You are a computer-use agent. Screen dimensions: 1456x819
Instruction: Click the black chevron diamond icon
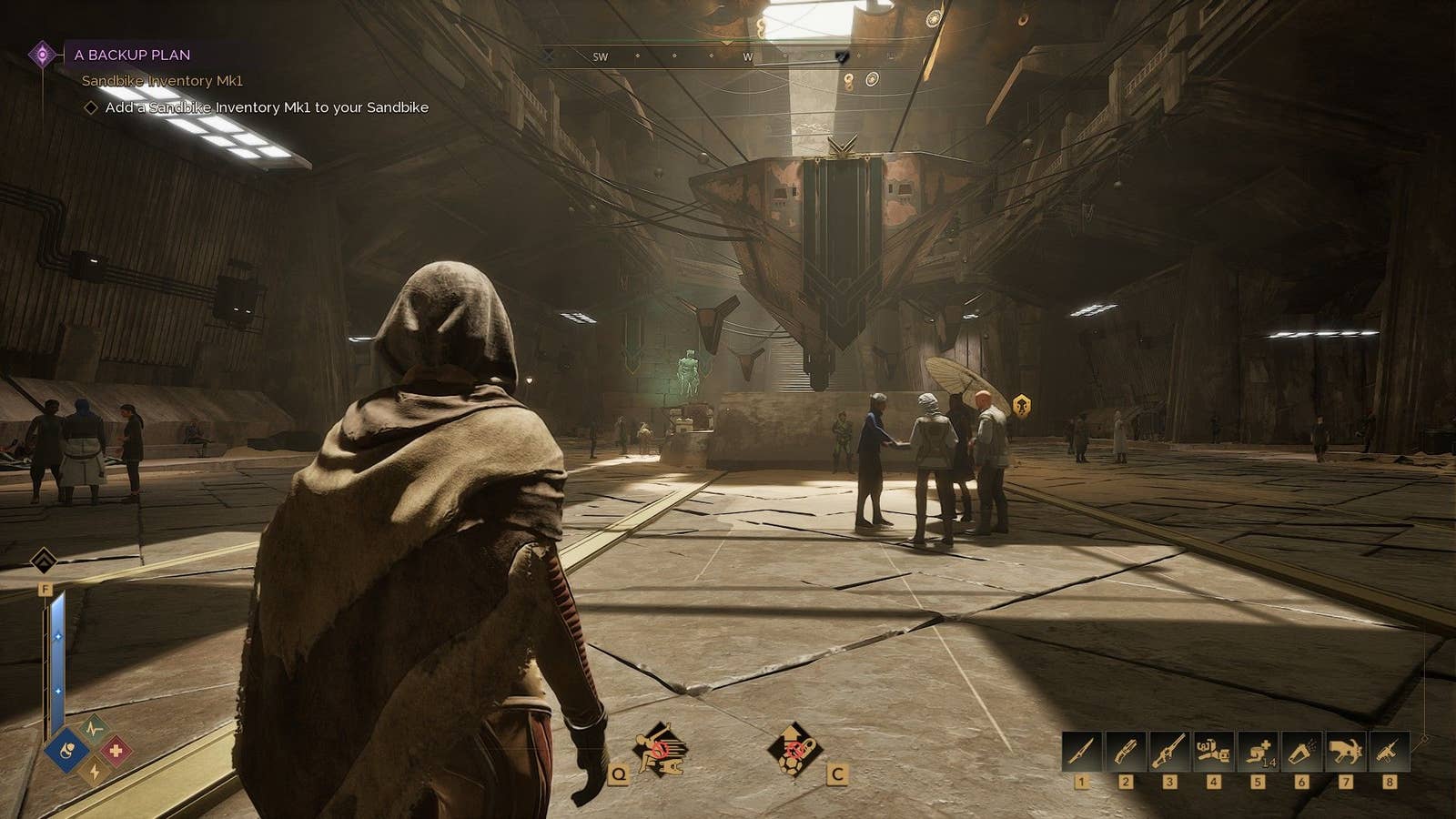(44, 560)
